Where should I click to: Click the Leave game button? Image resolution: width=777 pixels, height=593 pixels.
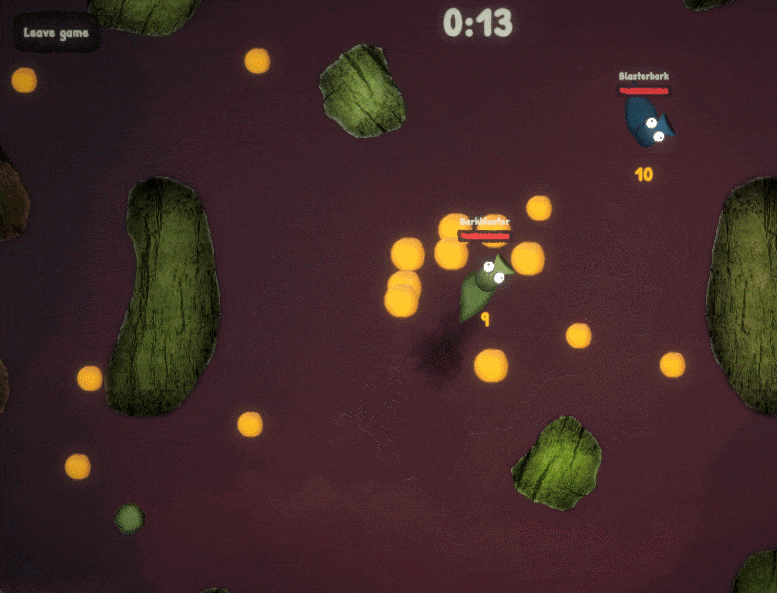pyautogui.click(x=56, y=33)
